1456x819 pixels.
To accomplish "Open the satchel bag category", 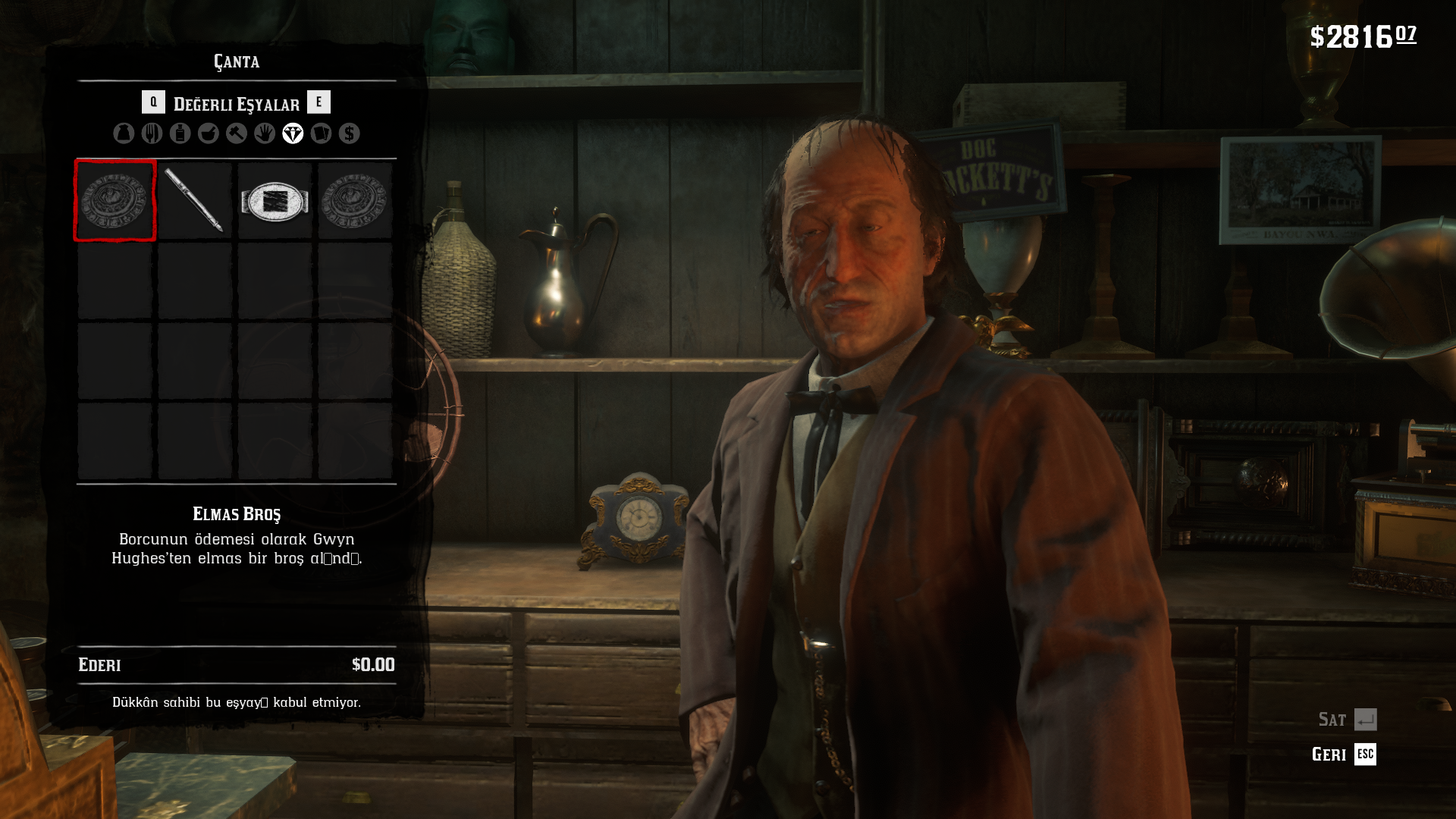I will point(124,133).
